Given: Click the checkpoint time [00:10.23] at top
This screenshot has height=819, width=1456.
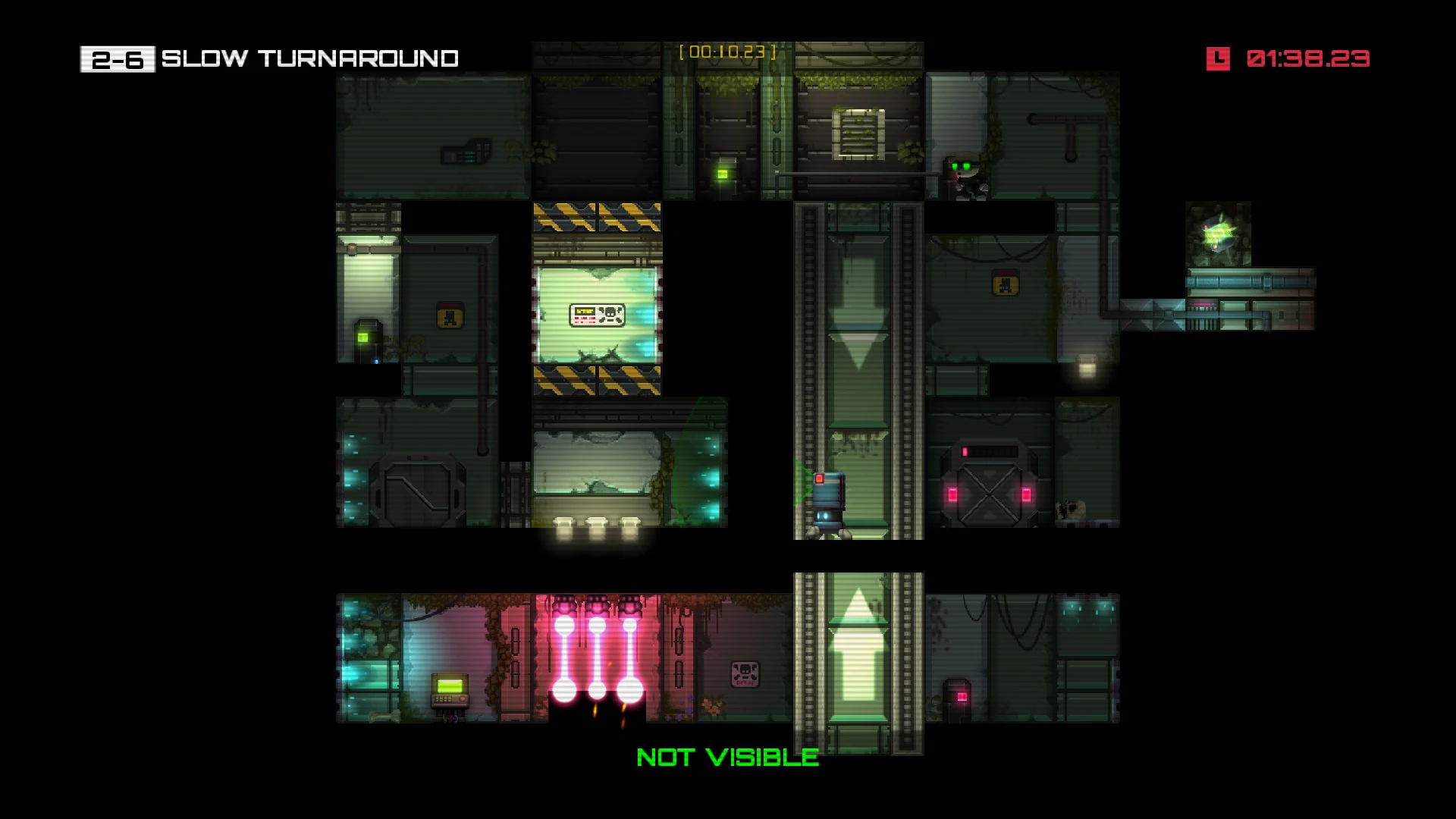Looking at the screenshot, I should 729,53.
